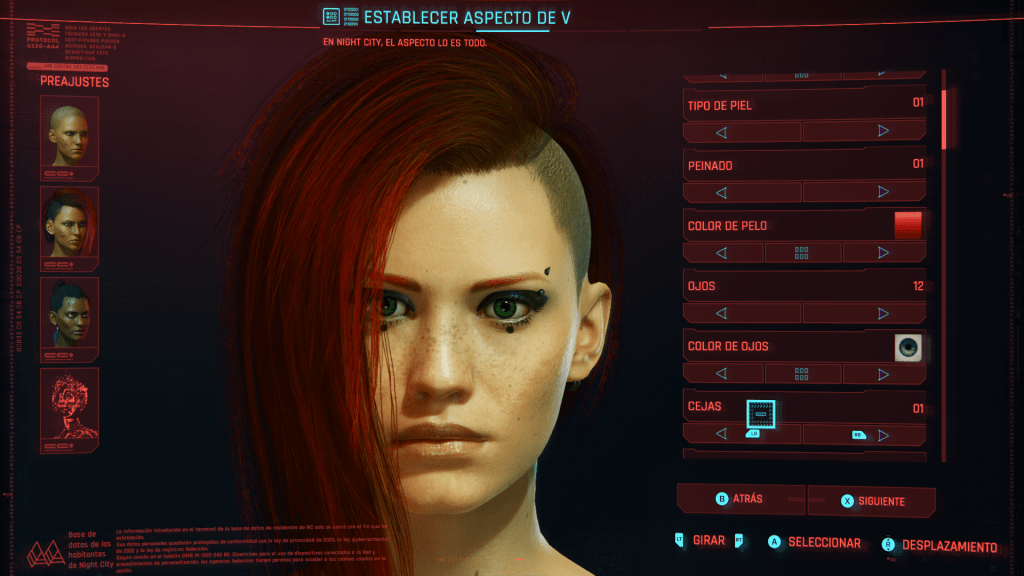Screen dimensions: 1024x576
Task: Cycle to next Color de Ojos
Action: tap(882, 374)
